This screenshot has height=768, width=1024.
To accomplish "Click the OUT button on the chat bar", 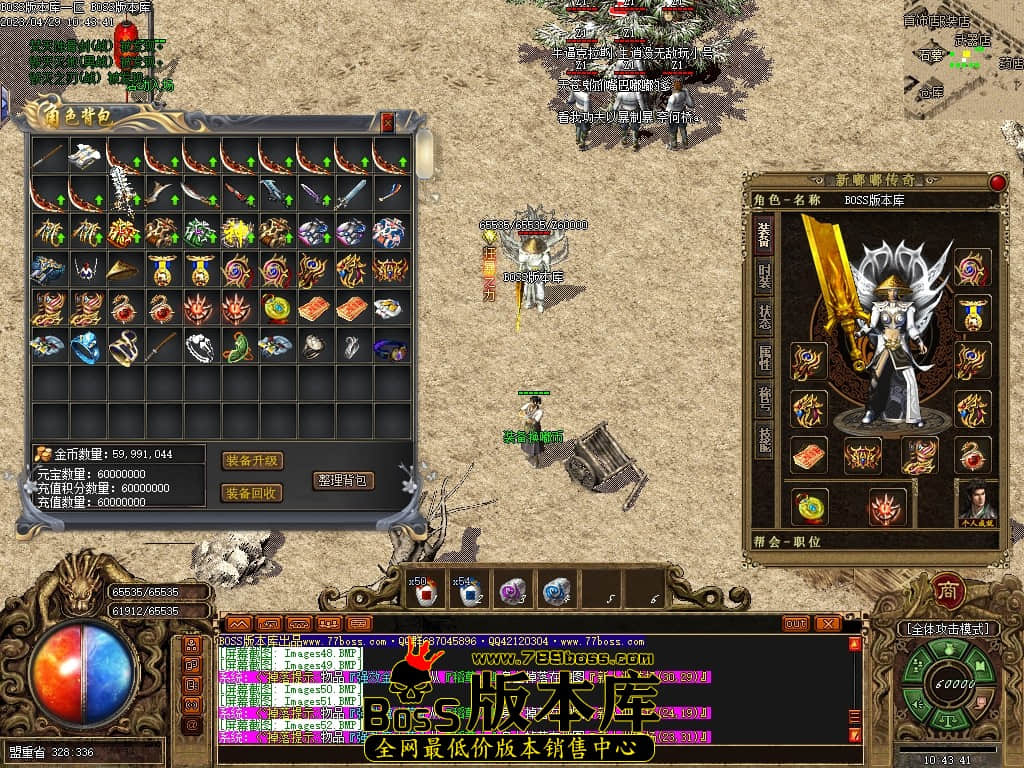I will (796, 623).
